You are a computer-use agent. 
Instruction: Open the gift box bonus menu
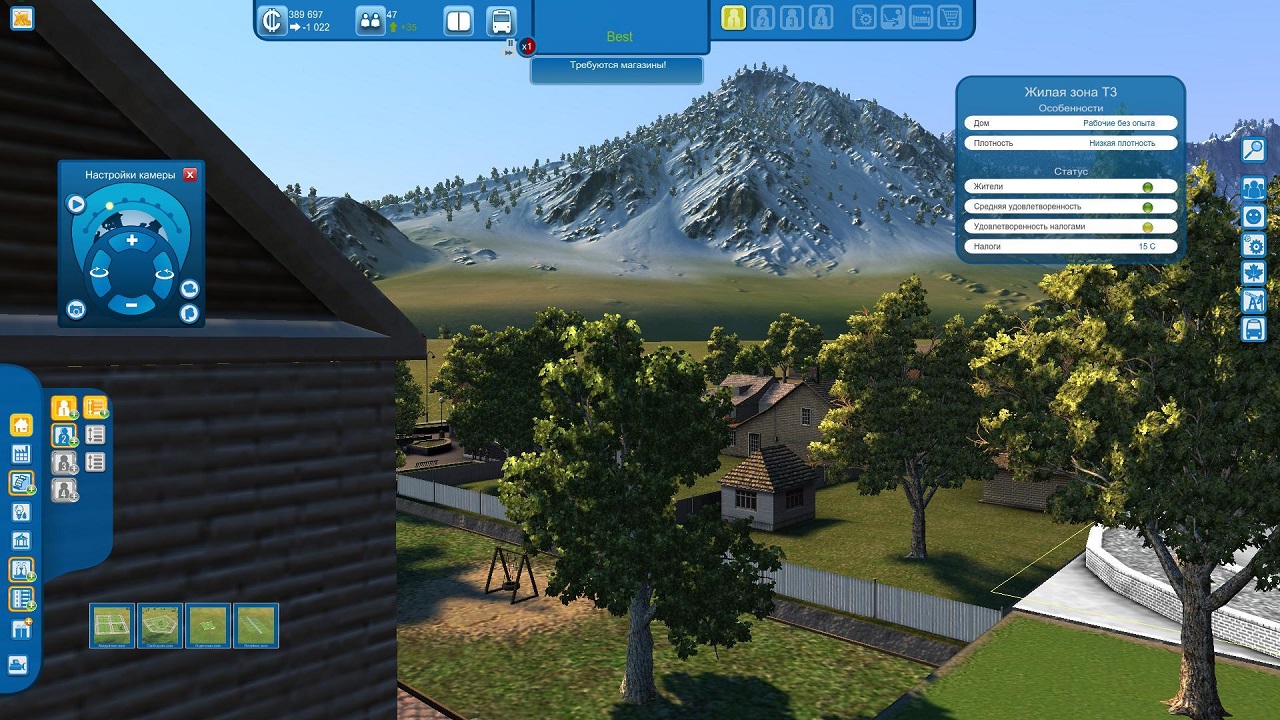click(x=20, y=629)
